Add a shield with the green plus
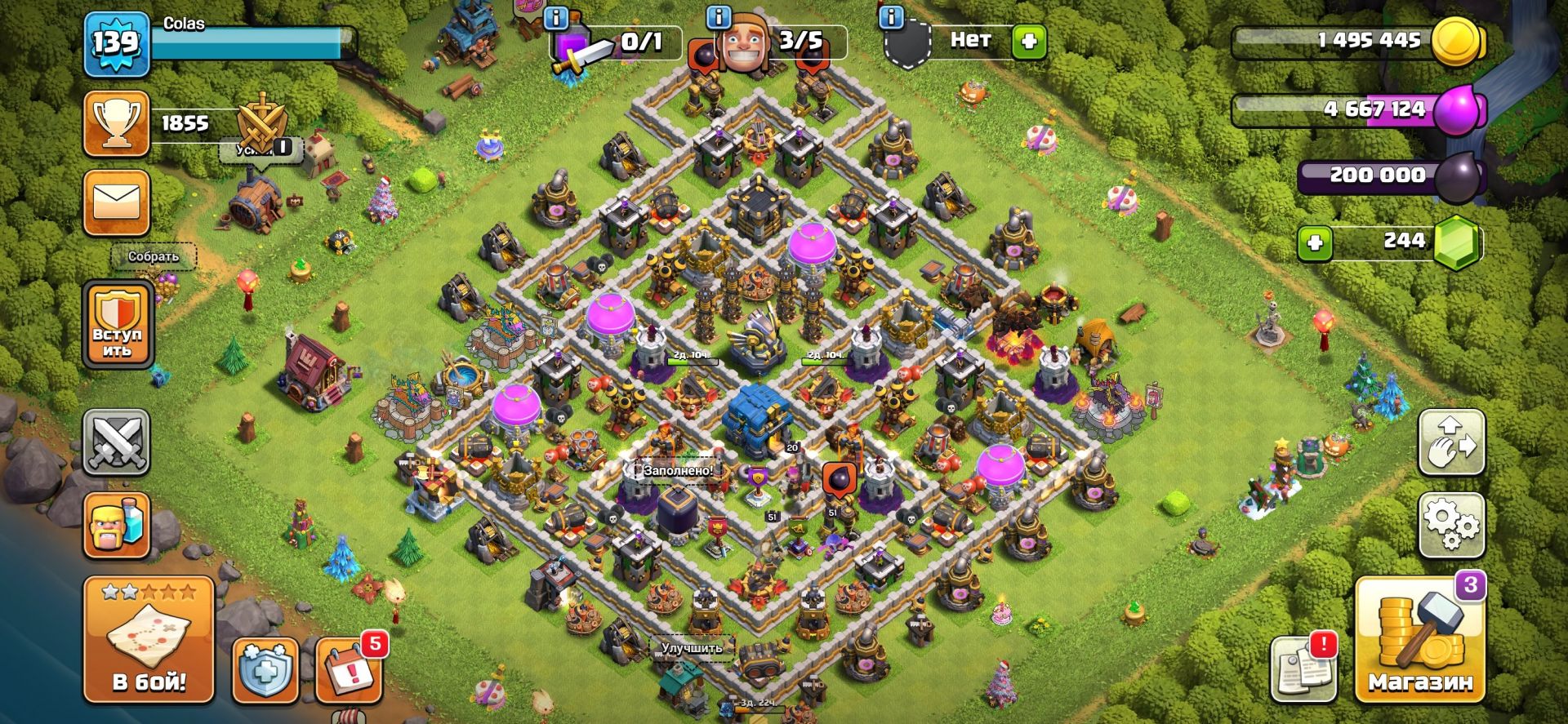The width and height of the screenshot is (1568, 724). pyautogui.click(x=1029, y=41)
